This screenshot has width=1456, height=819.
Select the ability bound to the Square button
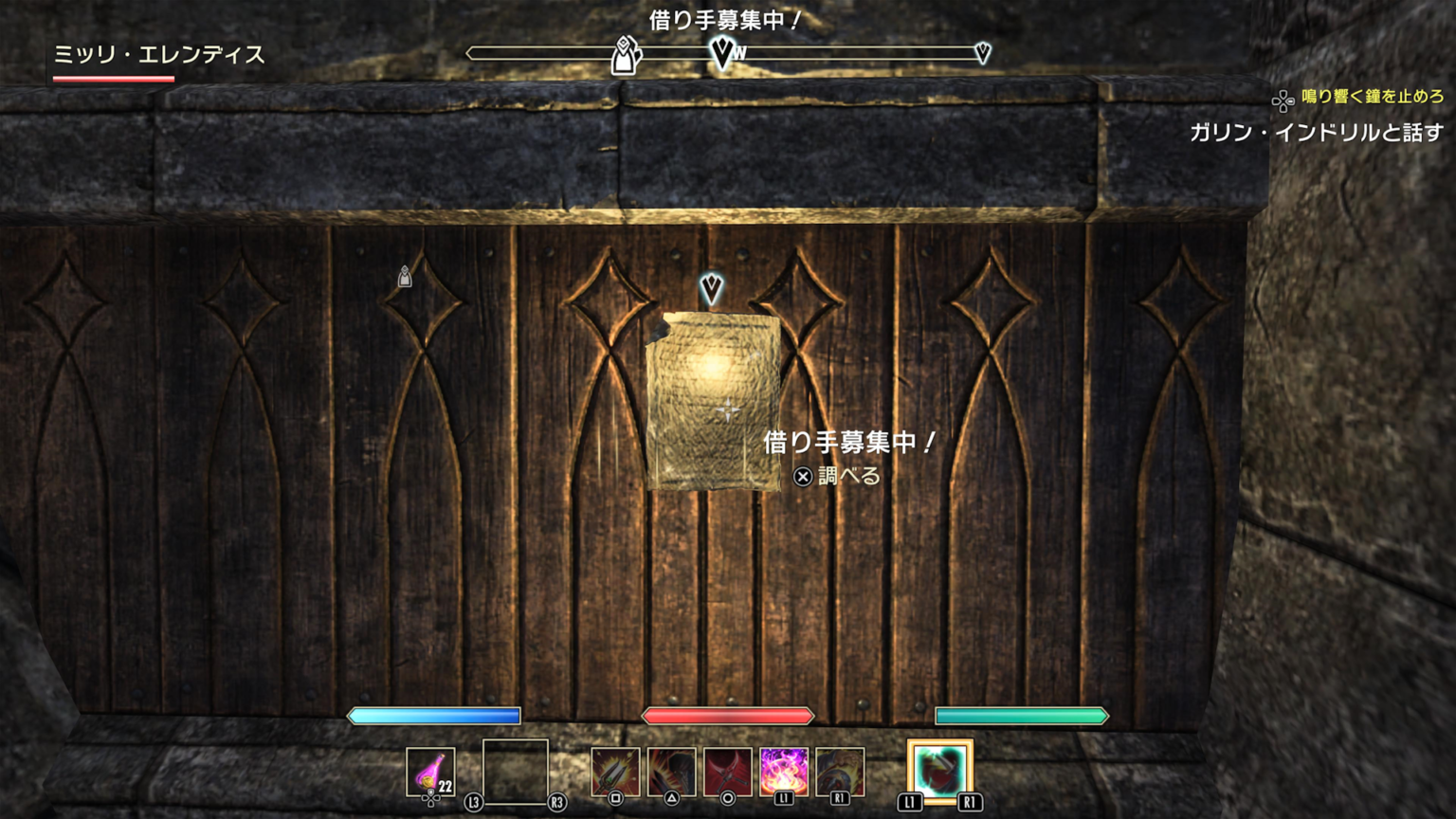613,770
